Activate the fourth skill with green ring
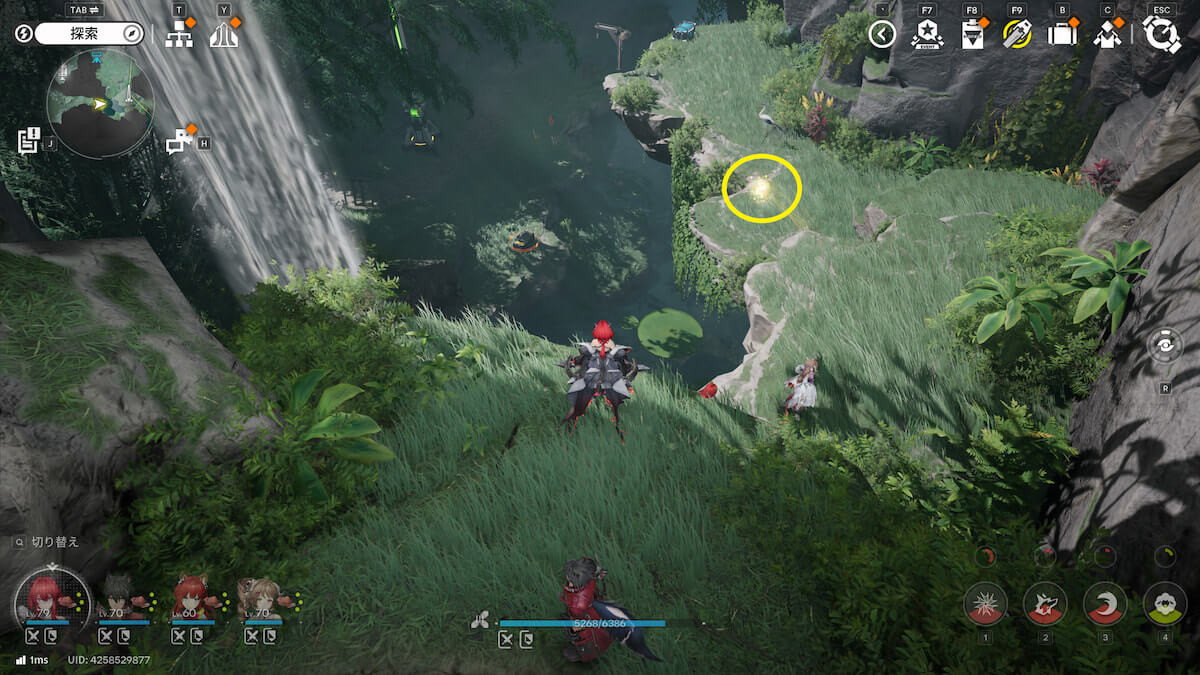1200x675 pixels. (1164, 604)
